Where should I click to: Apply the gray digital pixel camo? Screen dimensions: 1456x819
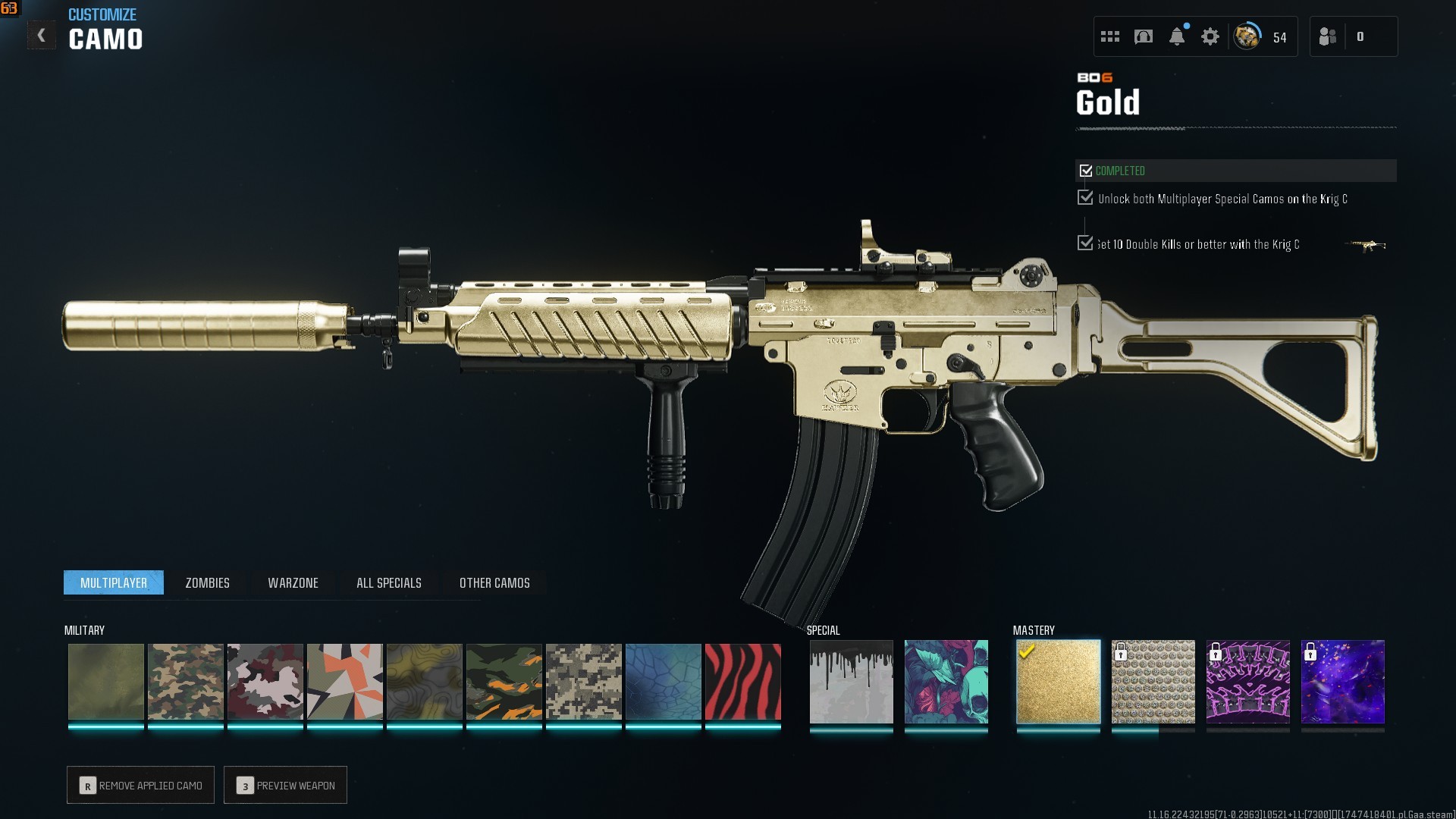[x=583, y=682]
